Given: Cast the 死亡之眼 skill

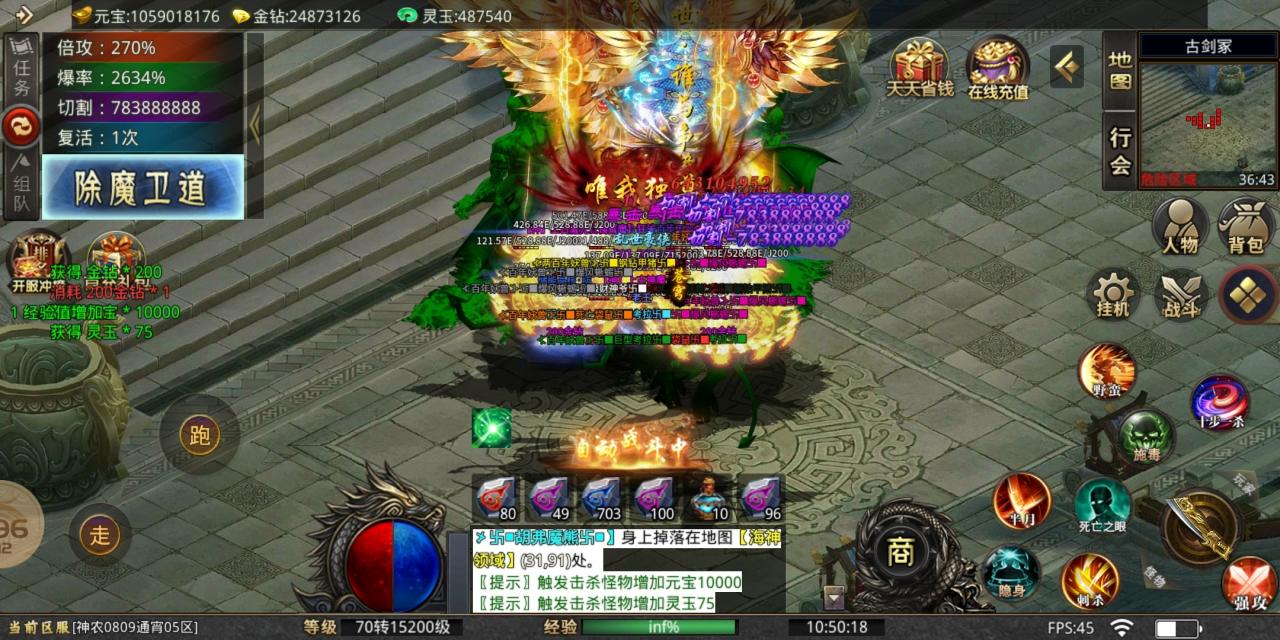Looking at the screenshot, I should pyautogui.click(x=1102, y=507).
